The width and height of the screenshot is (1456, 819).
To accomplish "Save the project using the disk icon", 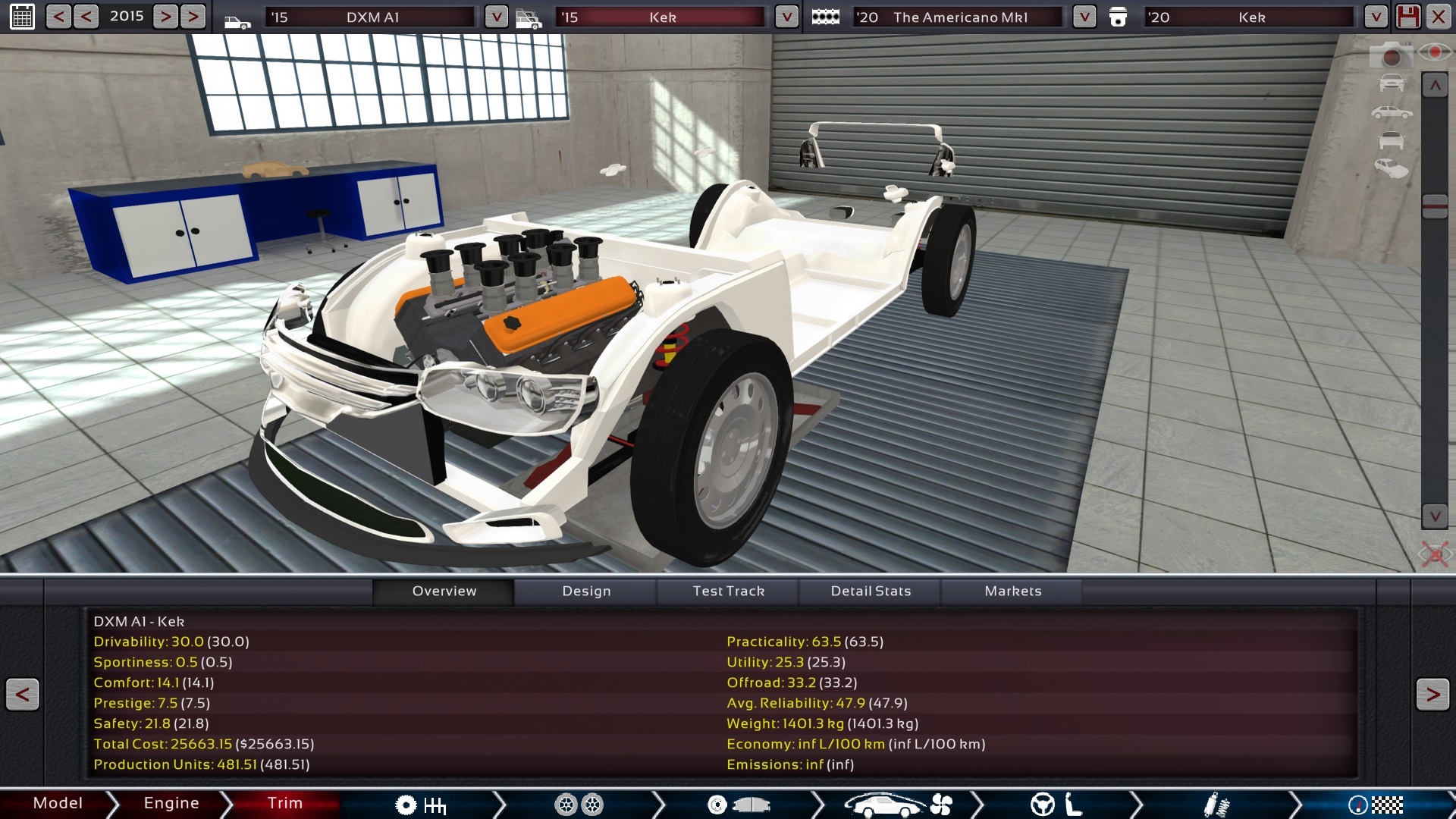I will [1409, 16].
